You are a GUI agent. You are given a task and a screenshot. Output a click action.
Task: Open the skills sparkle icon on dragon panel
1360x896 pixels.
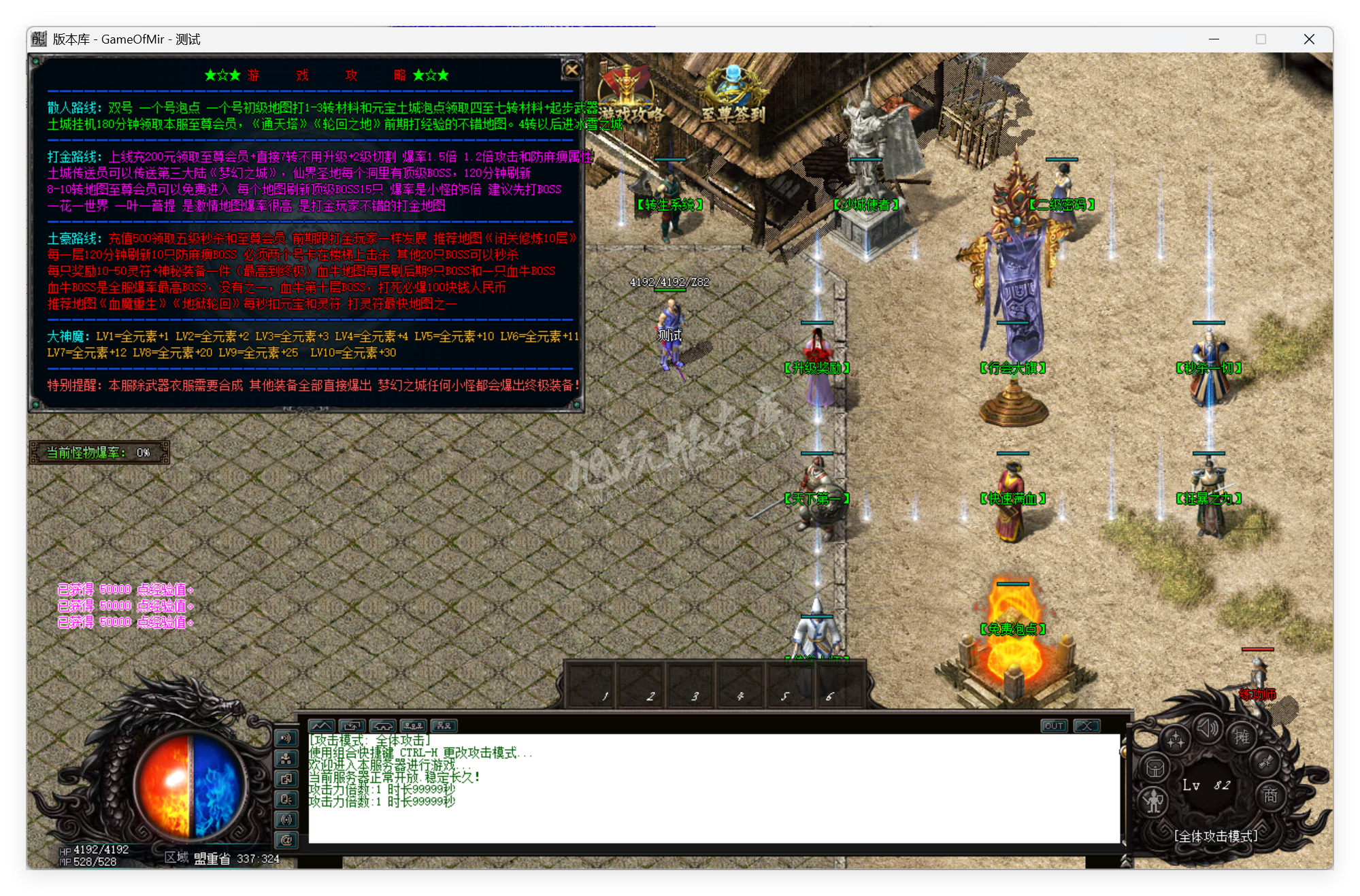1176,739
